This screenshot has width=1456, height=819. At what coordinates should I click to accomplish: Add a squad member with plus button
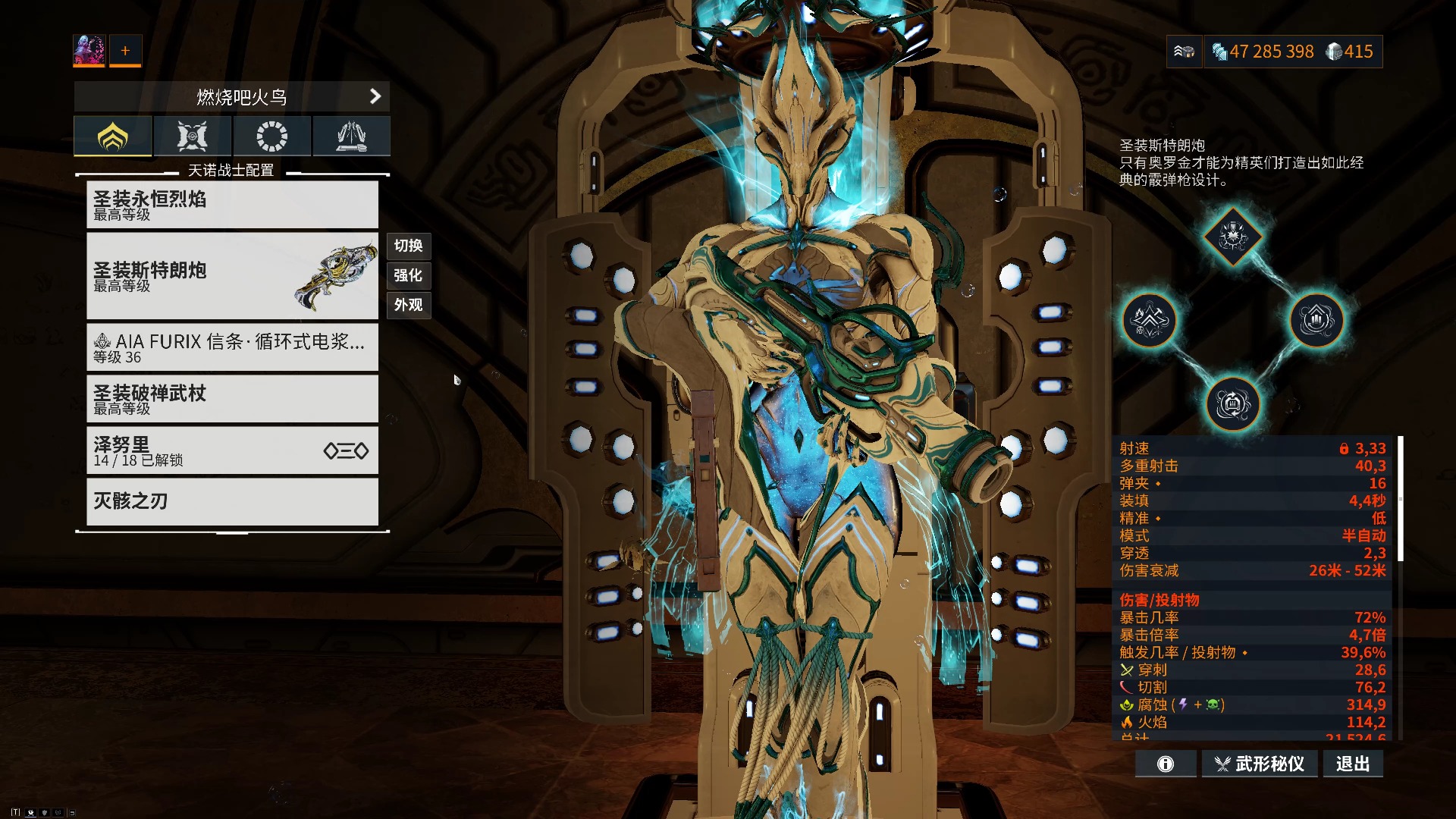(125, 50)
